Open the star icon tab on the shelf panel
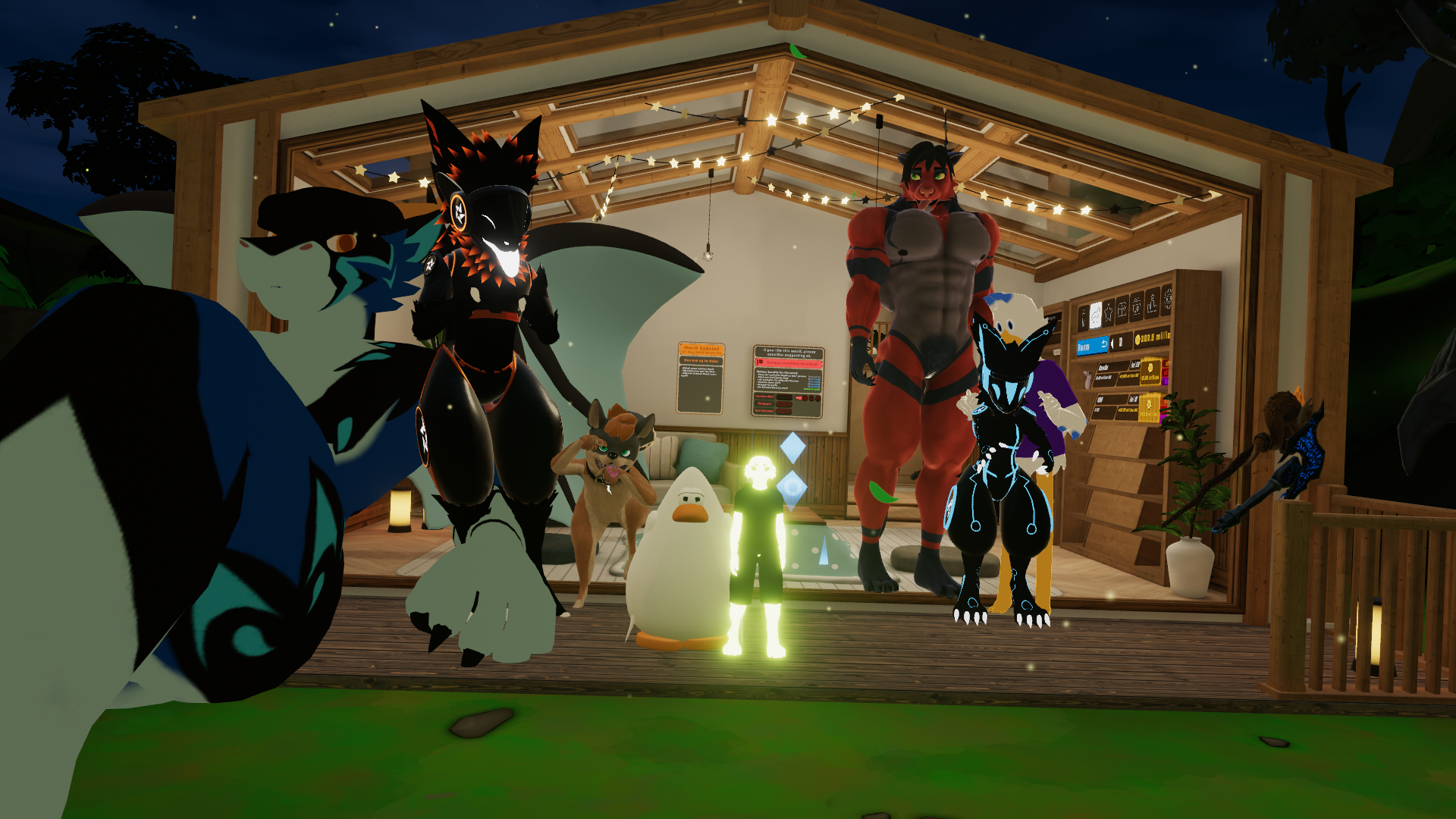The height and width of the screenshot is (819, 1456). pos(1109,312)
